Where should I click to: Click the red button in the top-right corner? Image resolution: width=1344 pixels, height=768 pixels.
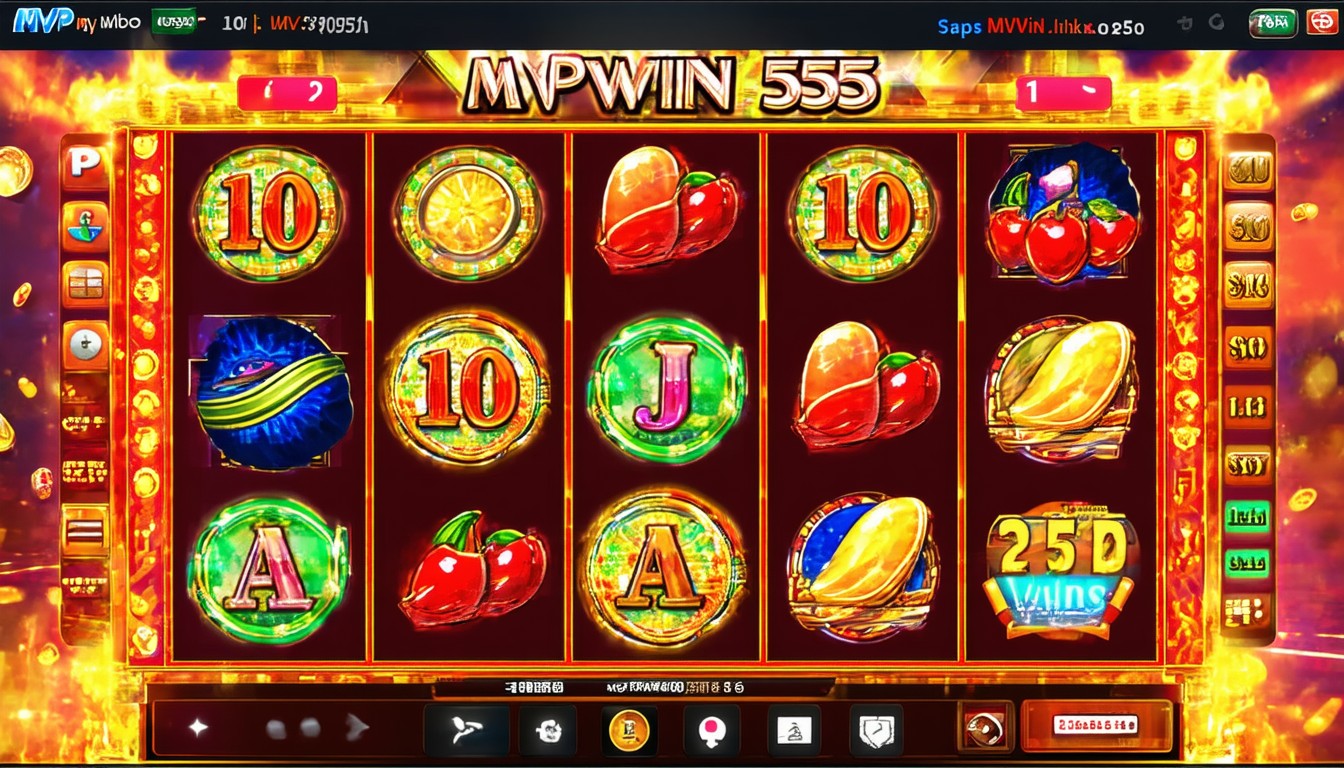(x=1322, y=23)
